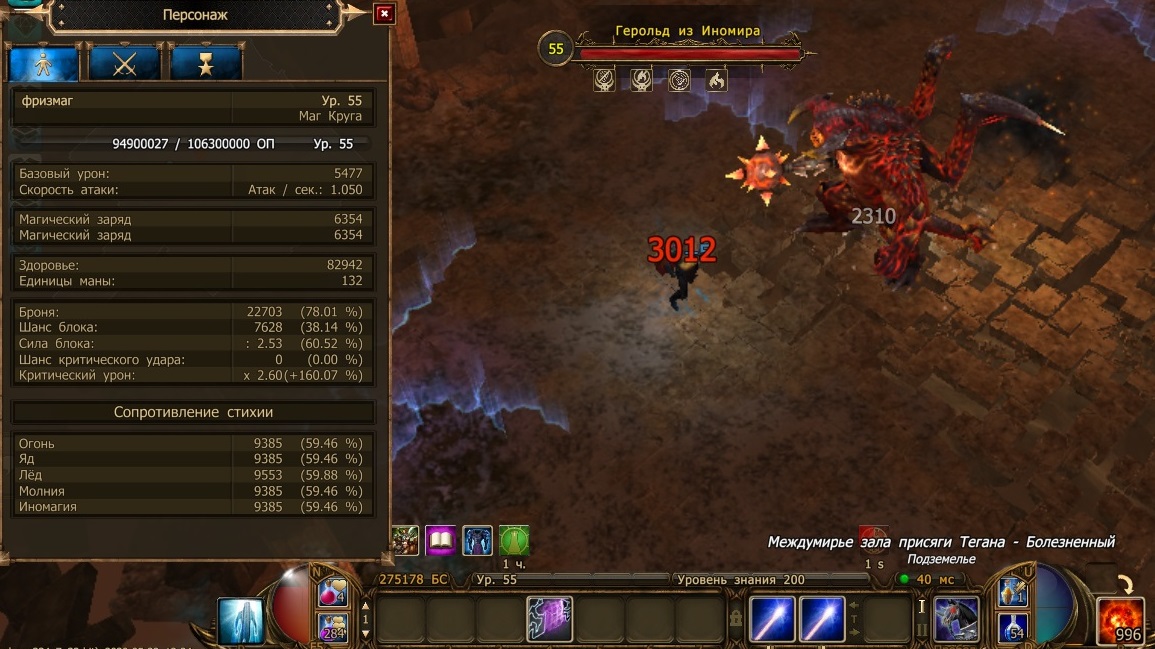Click the purple spellbook buff icon
Screen dimensions: 1155x649
pos(441,541)
